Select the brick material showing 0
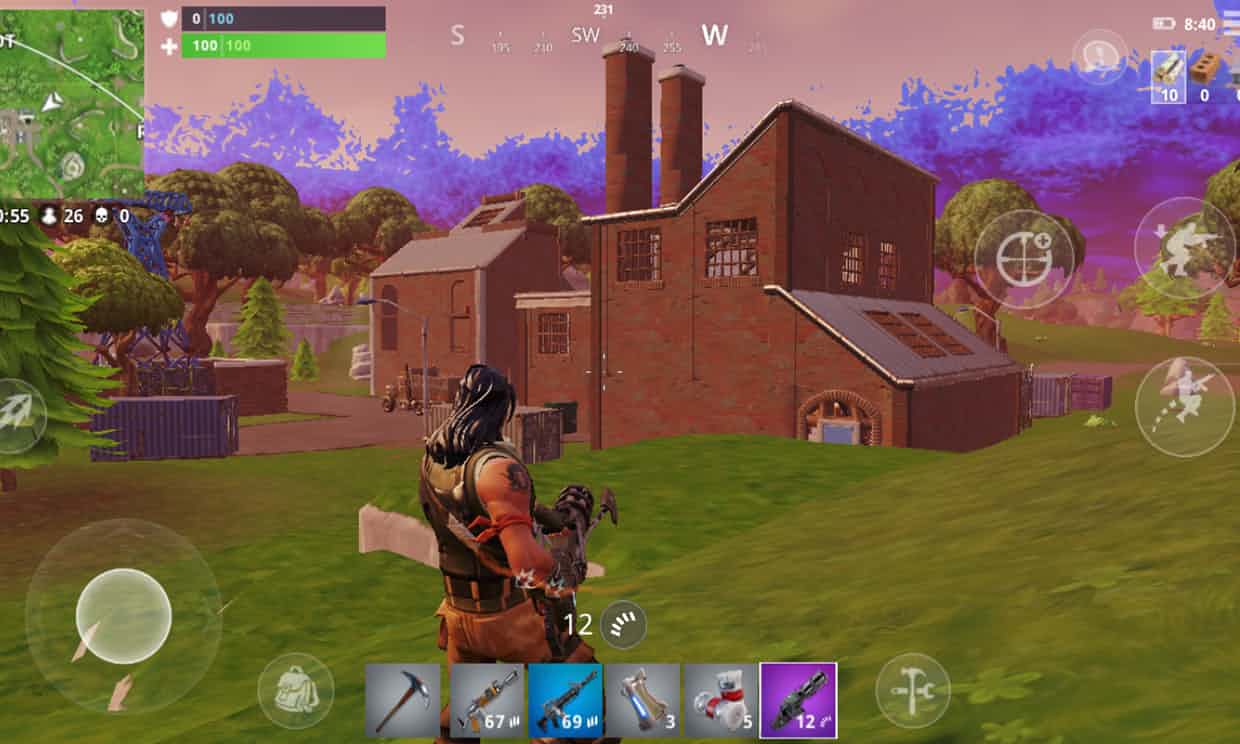This screenshot has height=744, width=1240. [1205, 76]
